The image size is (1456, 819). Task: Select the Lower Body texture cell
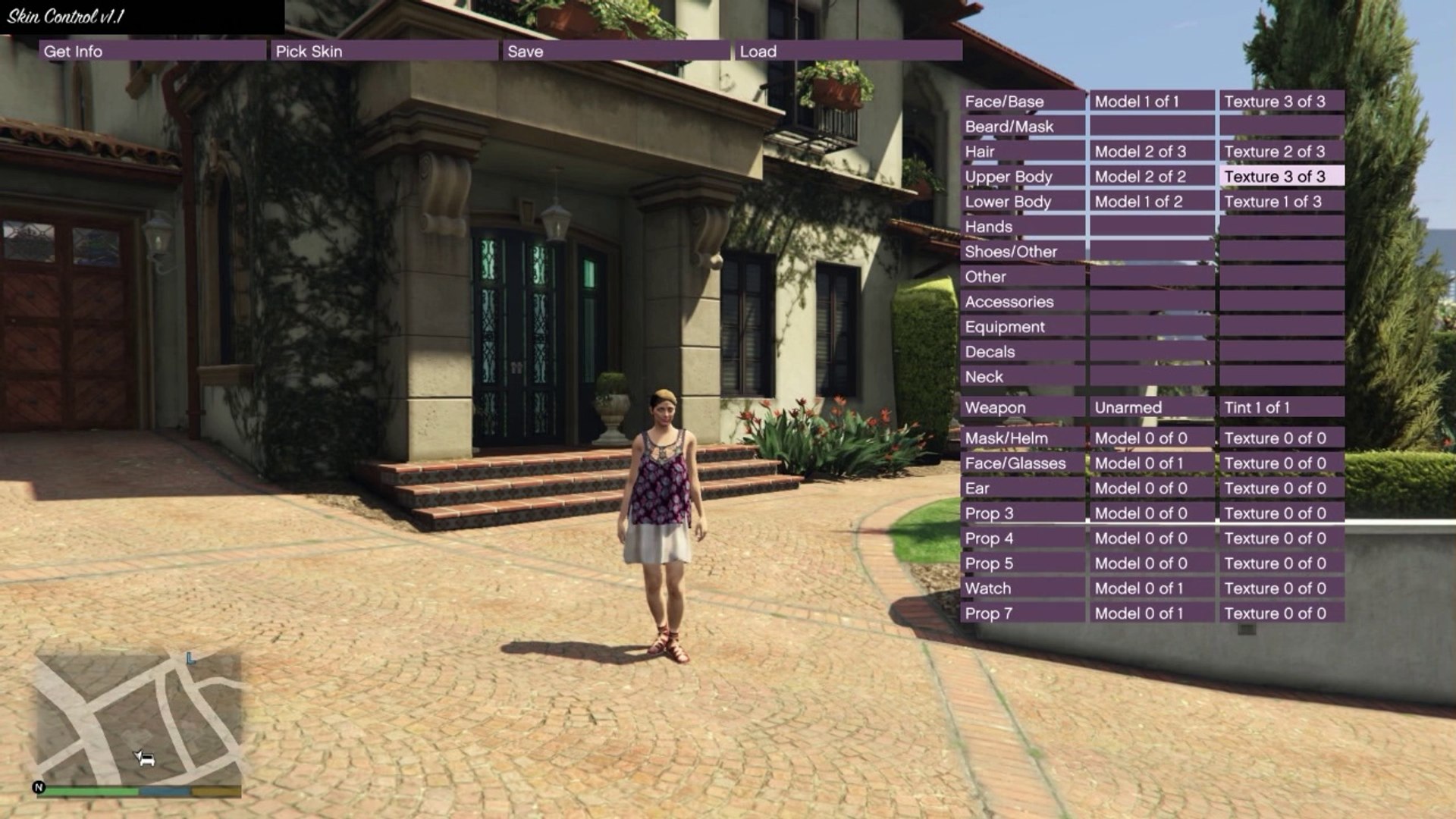click(1282, 201)
